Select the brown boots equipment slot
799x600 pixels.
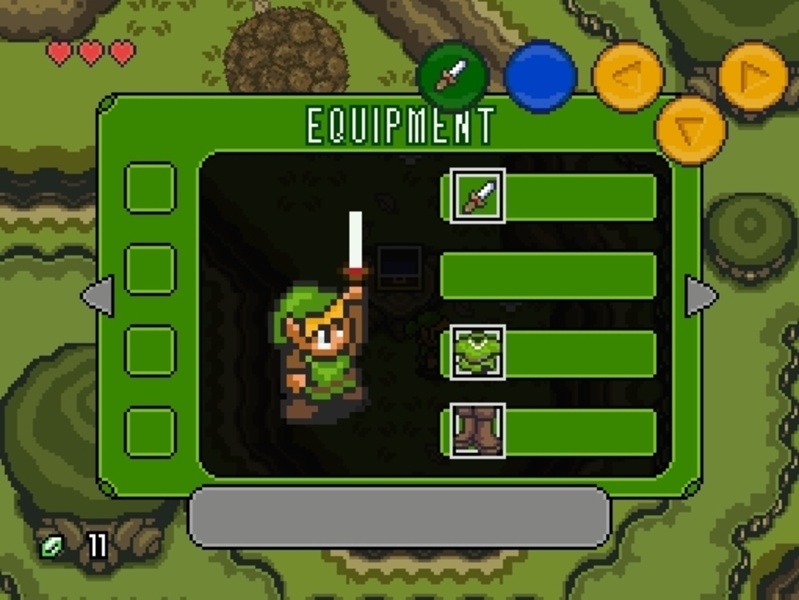click(477, 431)
